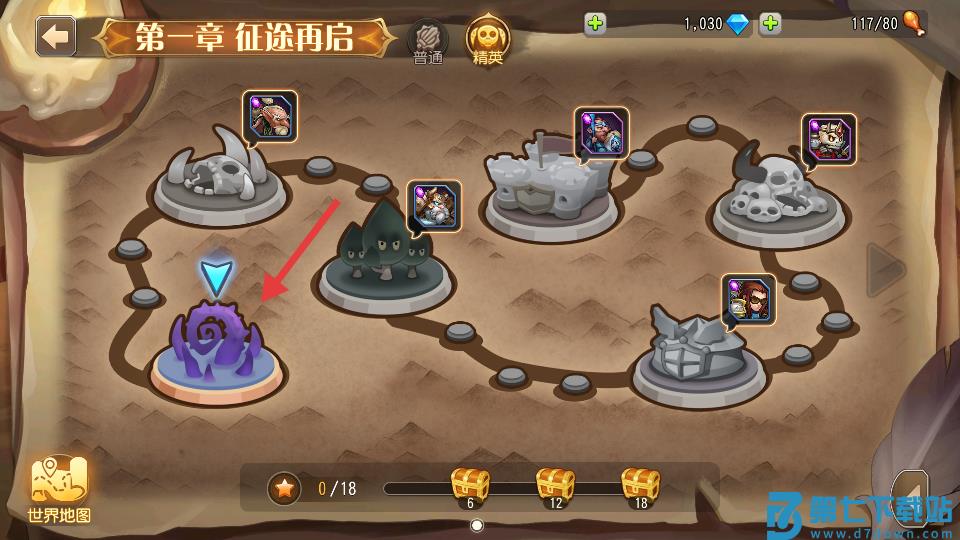Select the dark forest trees stage
The height and width of the screenshot is (540, 960).
click(x=385, y=255)
